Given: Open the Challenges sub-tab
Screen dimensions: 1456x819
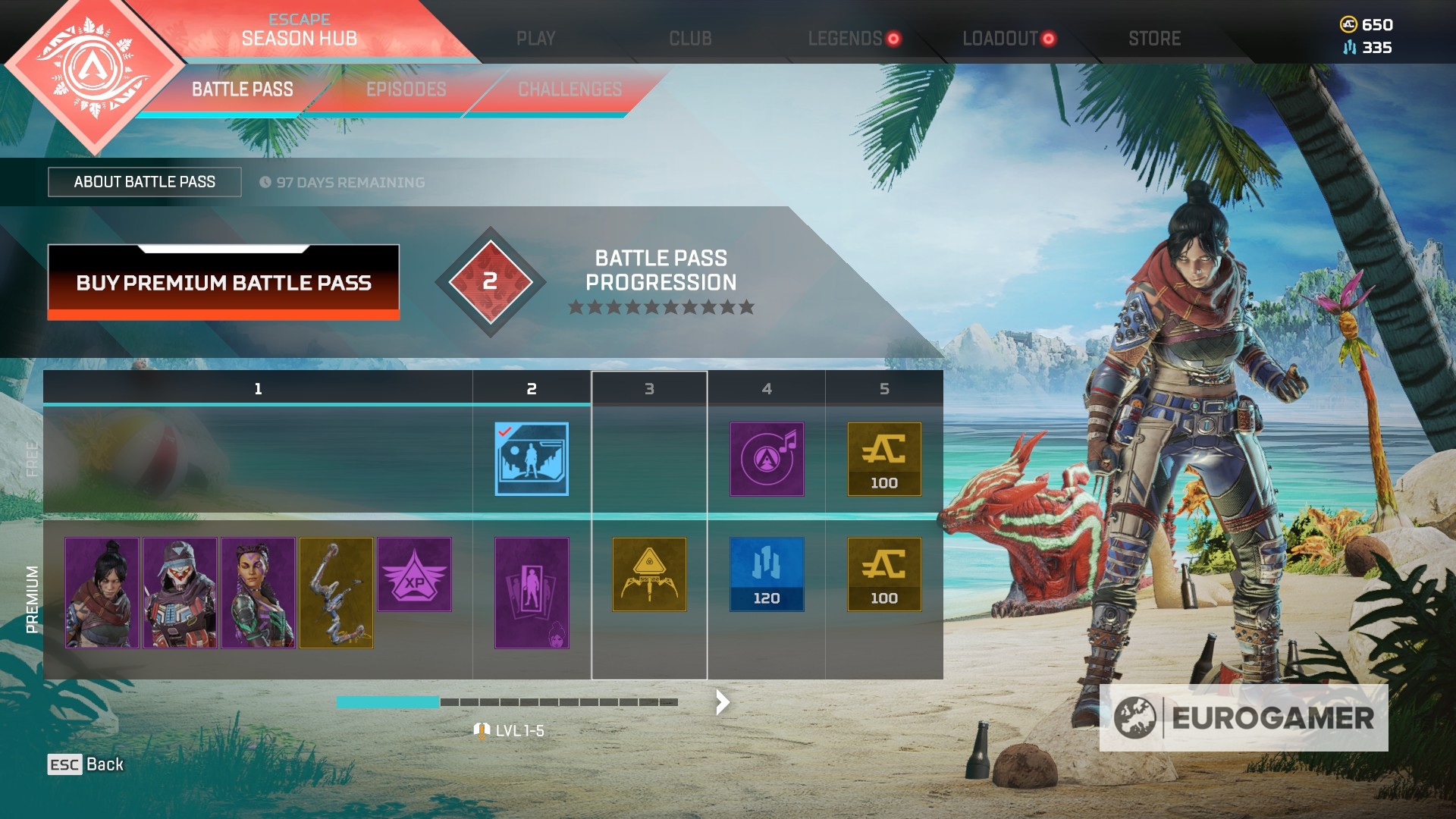Looking at the screenshot, I should coord(570,89).
